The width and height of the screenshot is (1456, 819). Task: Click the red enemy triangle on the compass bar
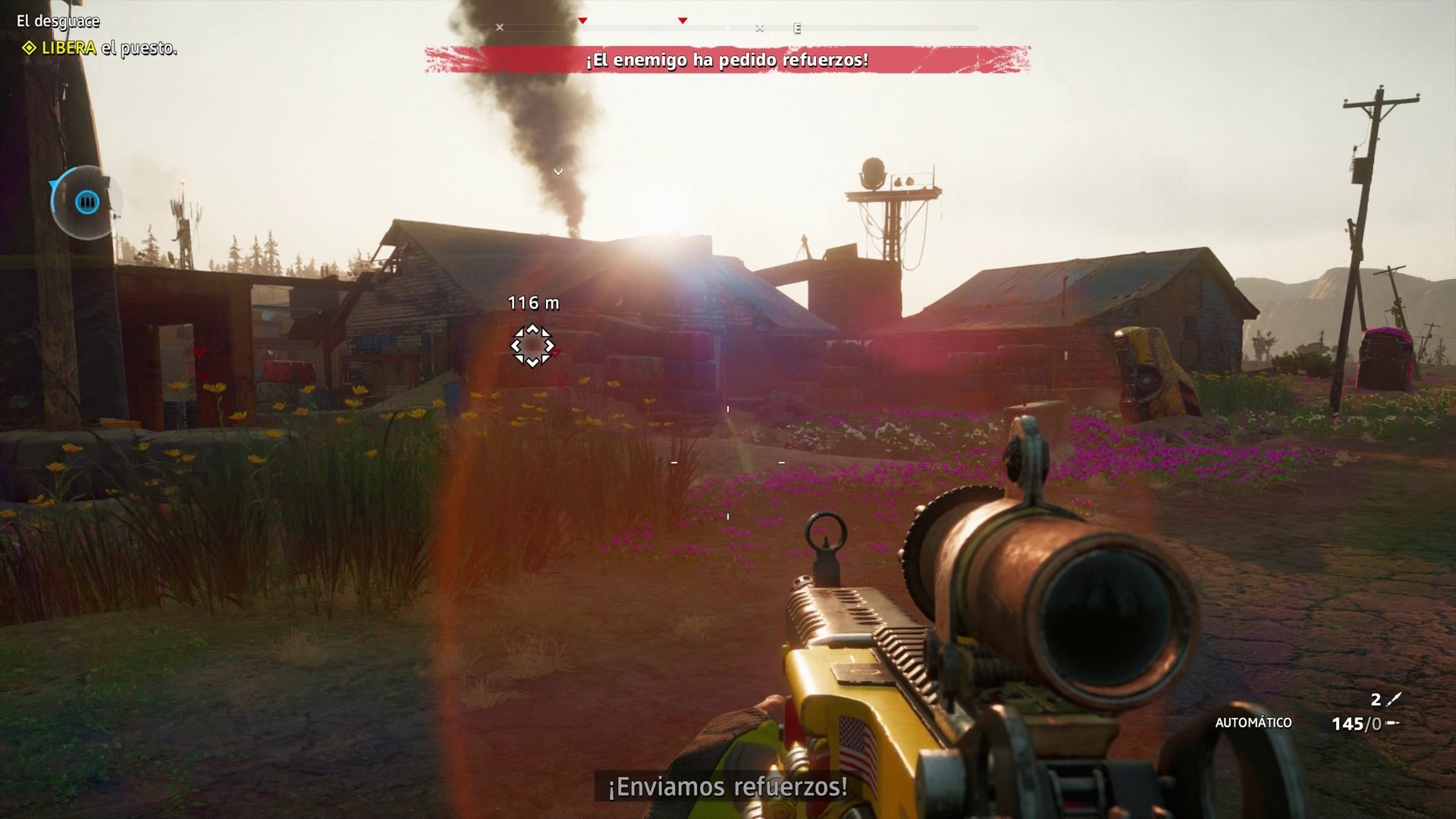click(582, 21)
